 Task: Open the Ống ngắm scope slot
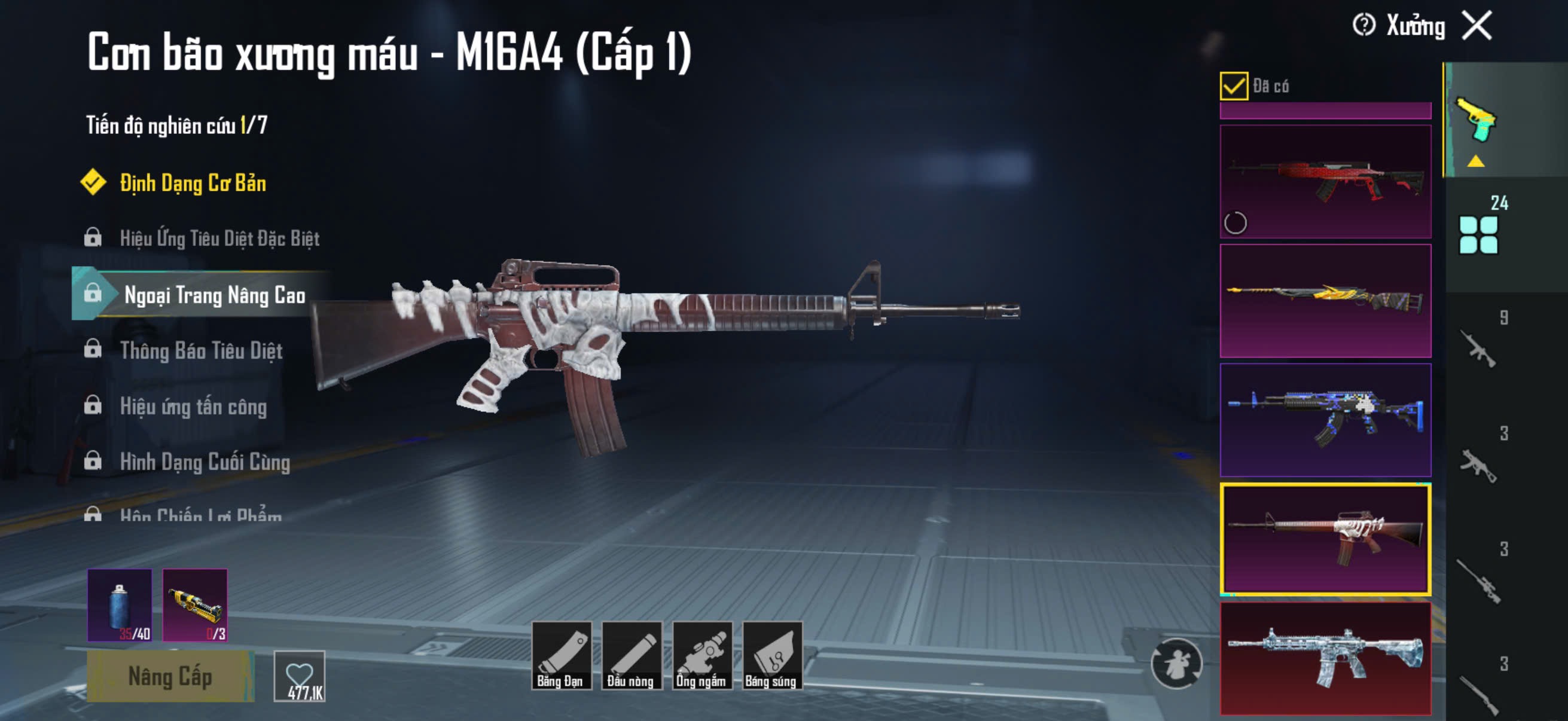tap(701, 655)
